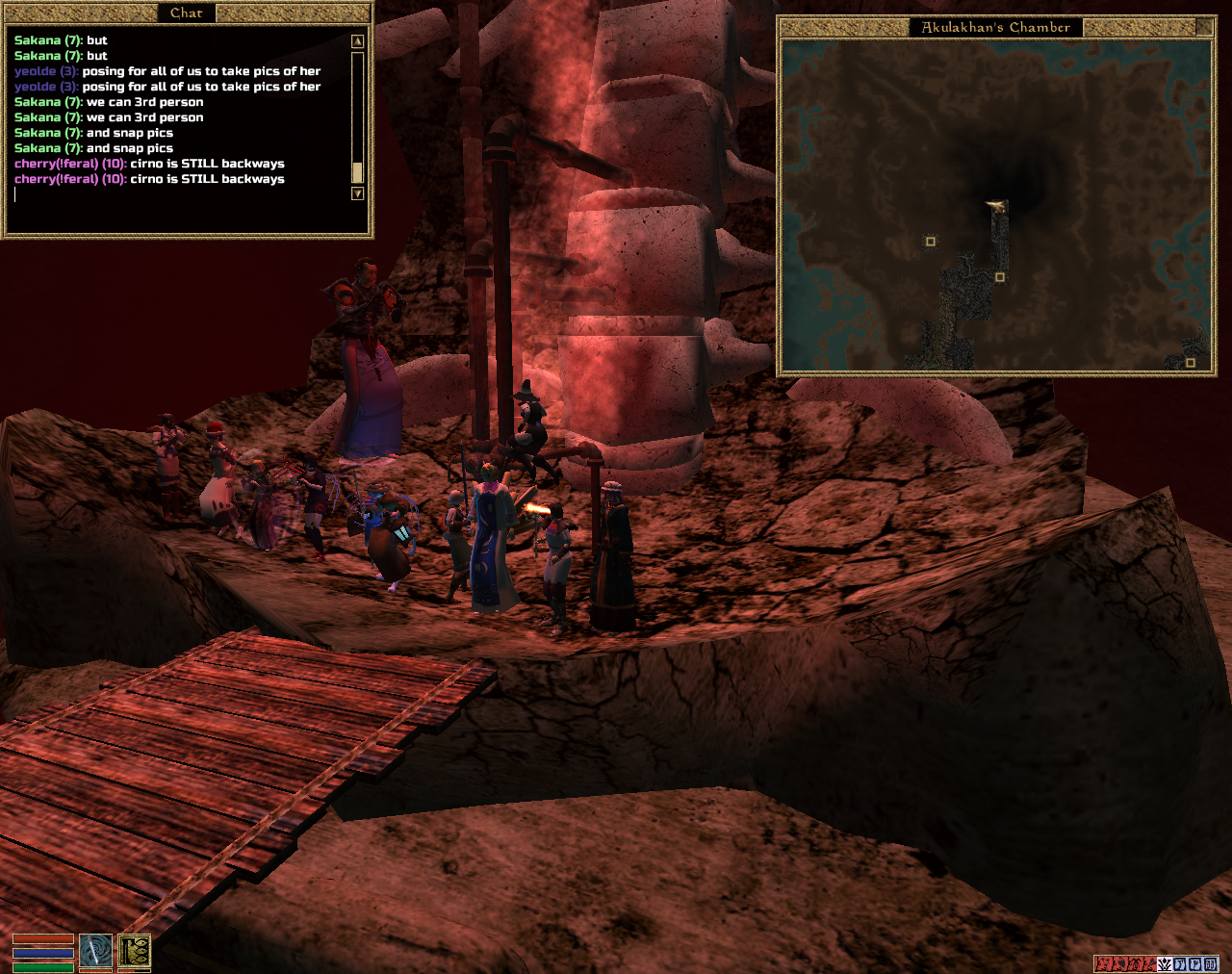Click the Chat window title bar
This screenshot has width=1232, height=974.
coord(186,13)
